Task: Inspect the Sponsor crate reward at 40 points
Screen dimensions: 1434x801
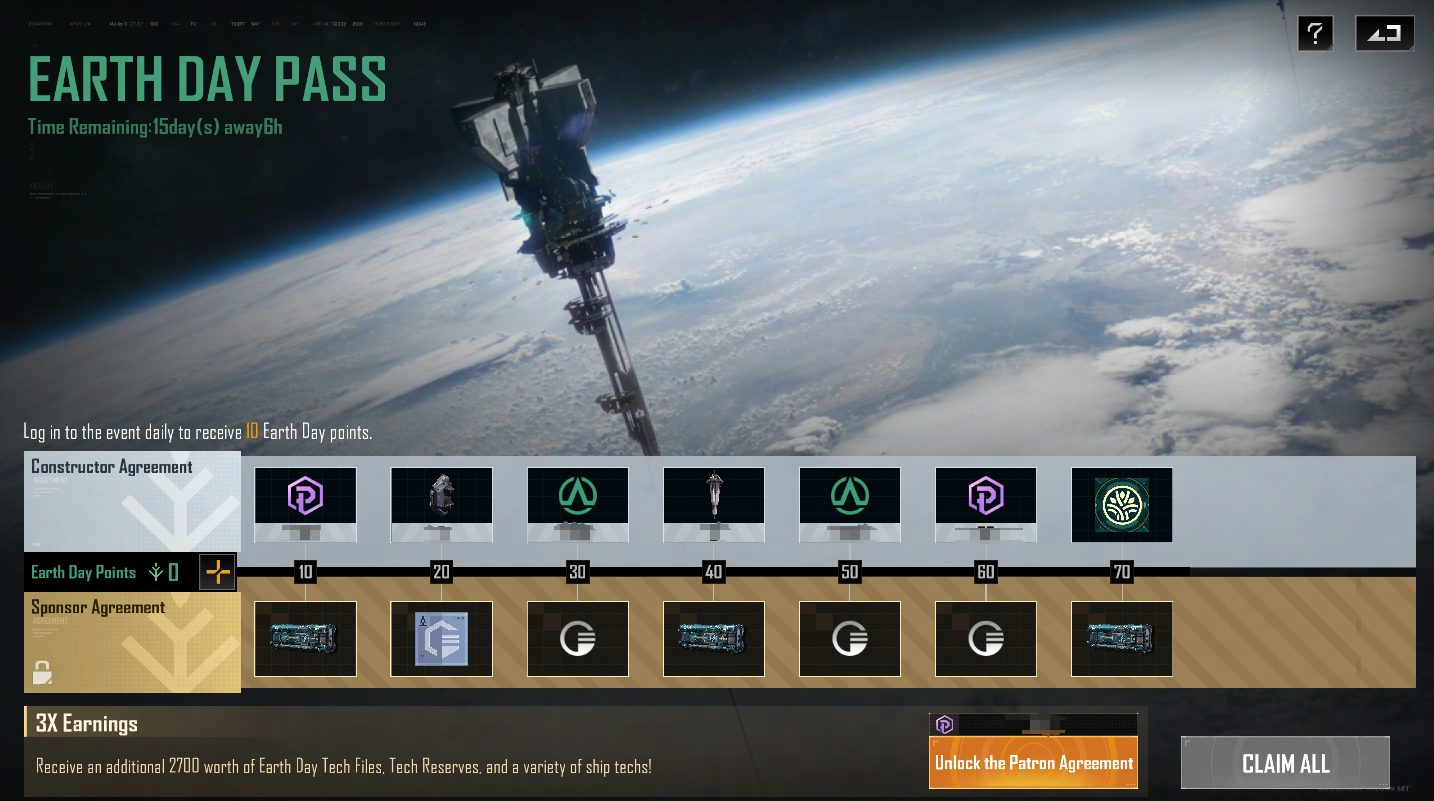Action: click(x=713, y=639)
